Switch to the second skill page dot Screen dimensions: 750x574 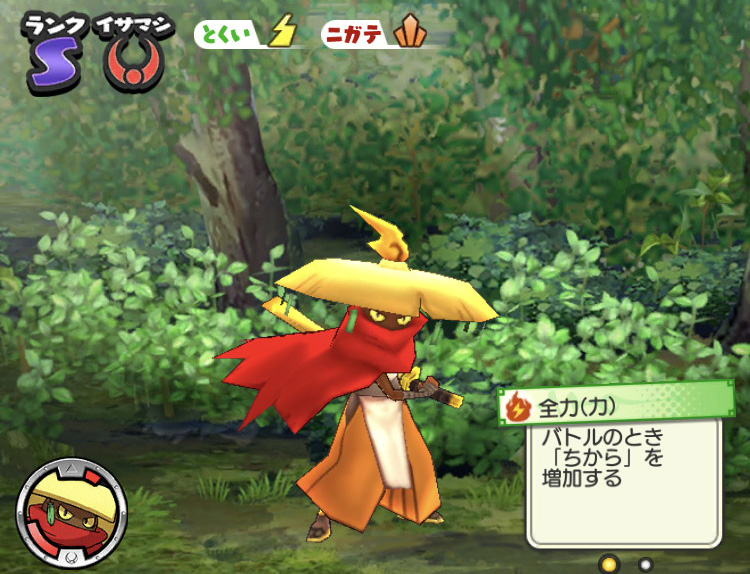(645, 564)
